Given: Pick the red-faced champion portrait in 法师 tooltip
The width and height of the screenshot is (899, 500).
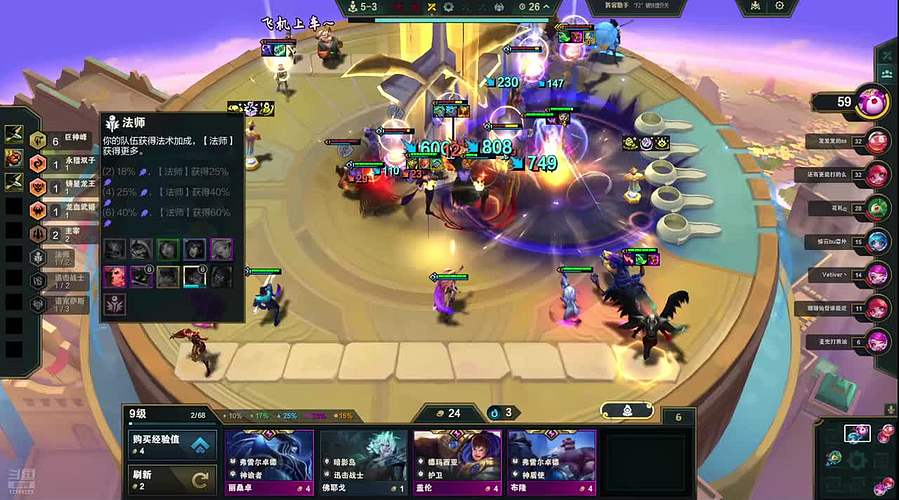Looking at the screenshot, I should click(116, 275).
